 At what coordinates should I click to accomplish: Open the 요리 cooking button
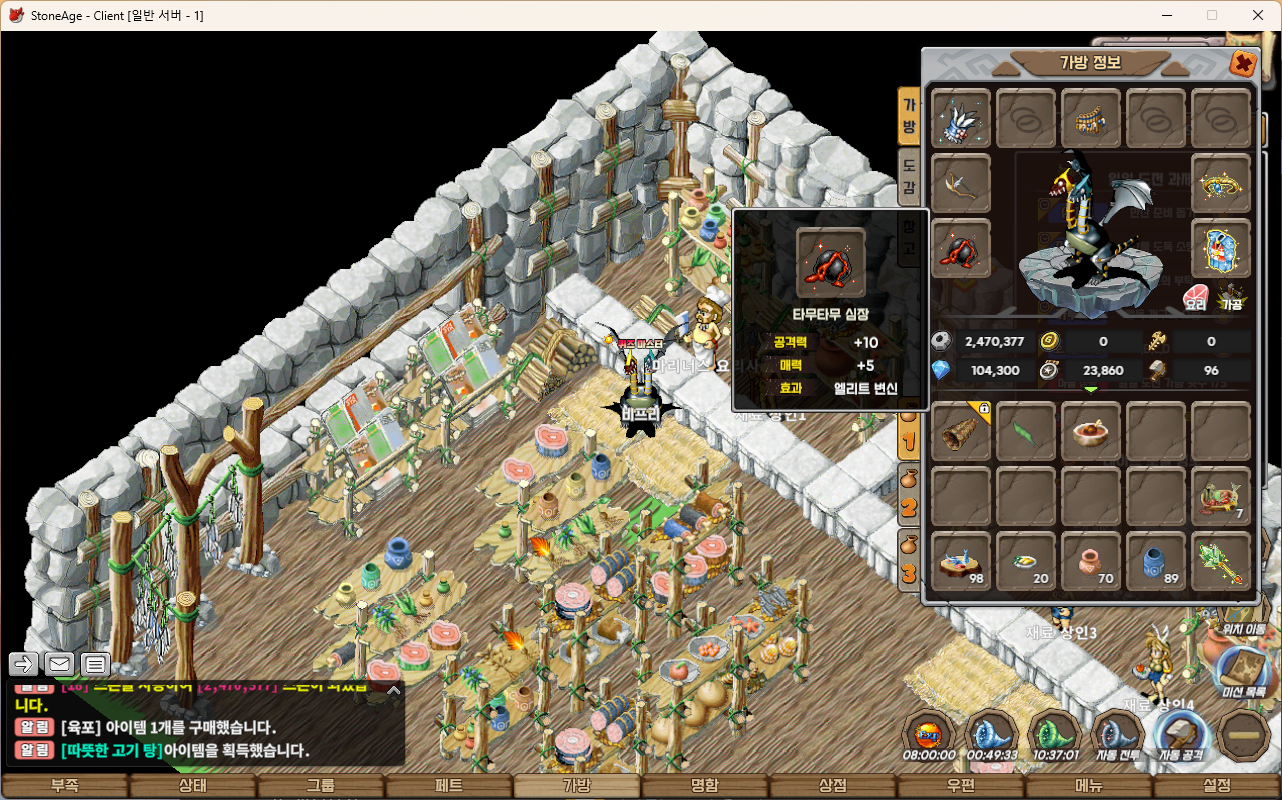[x=1196, y=298]
